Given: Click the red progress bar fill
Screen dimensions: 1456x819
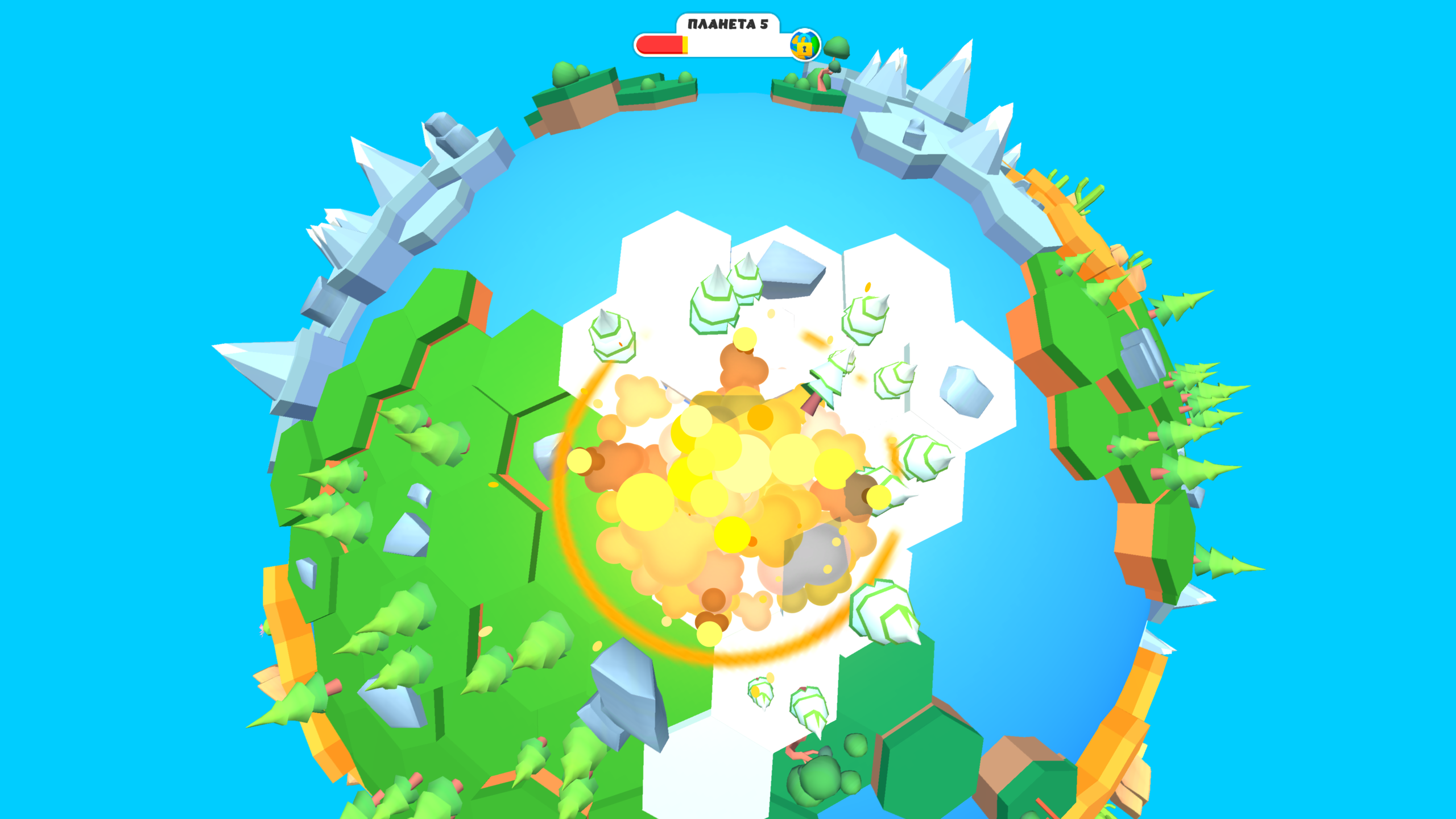Looking at the screenshot, I should tap(660, 47).
